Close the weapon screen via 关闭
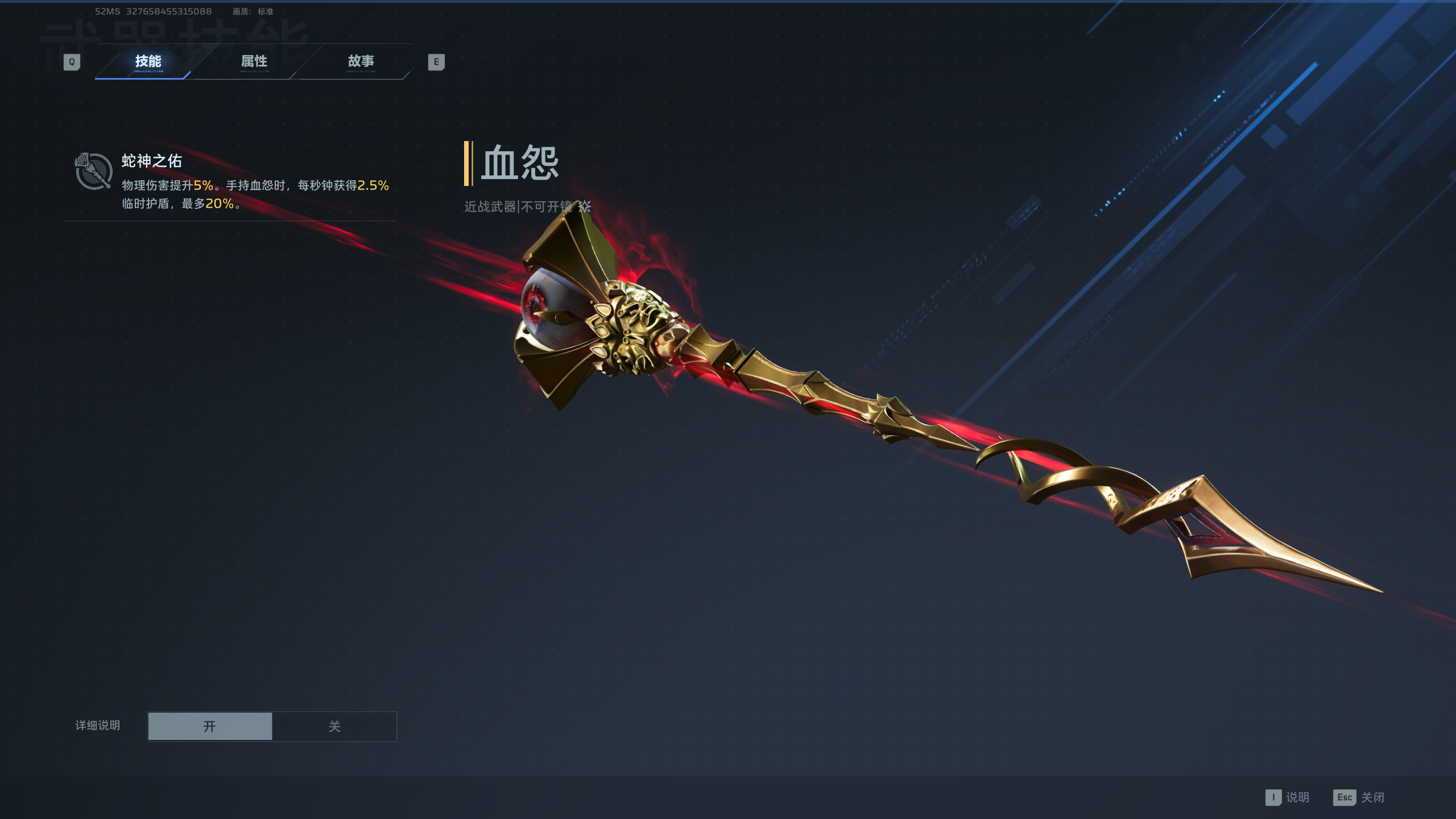This screenshot has height=819, width=1456. point(1359,797)
